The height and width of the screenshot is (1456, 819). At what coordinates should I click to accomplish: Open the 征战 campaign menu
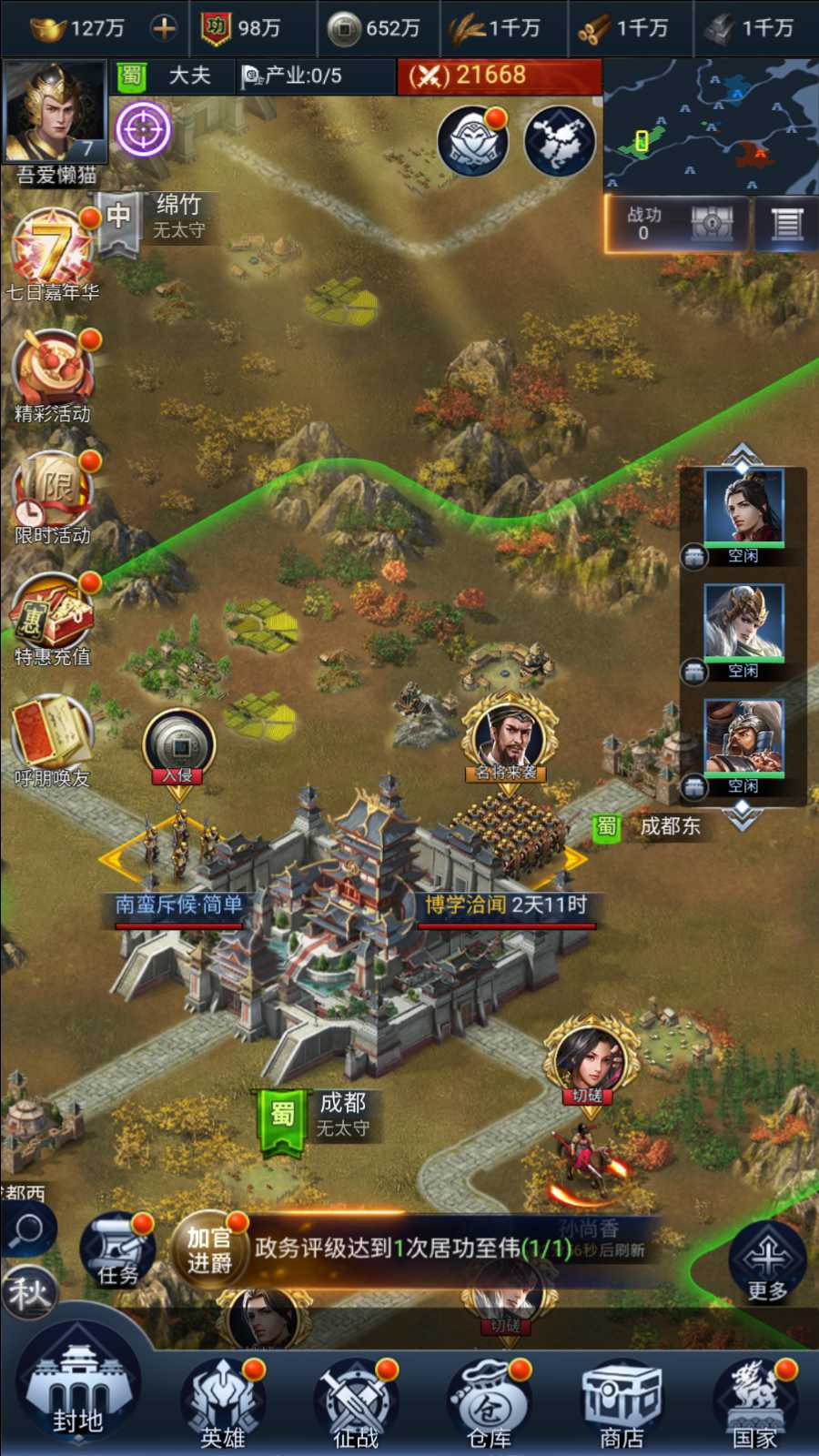(x=356, y=1403)
